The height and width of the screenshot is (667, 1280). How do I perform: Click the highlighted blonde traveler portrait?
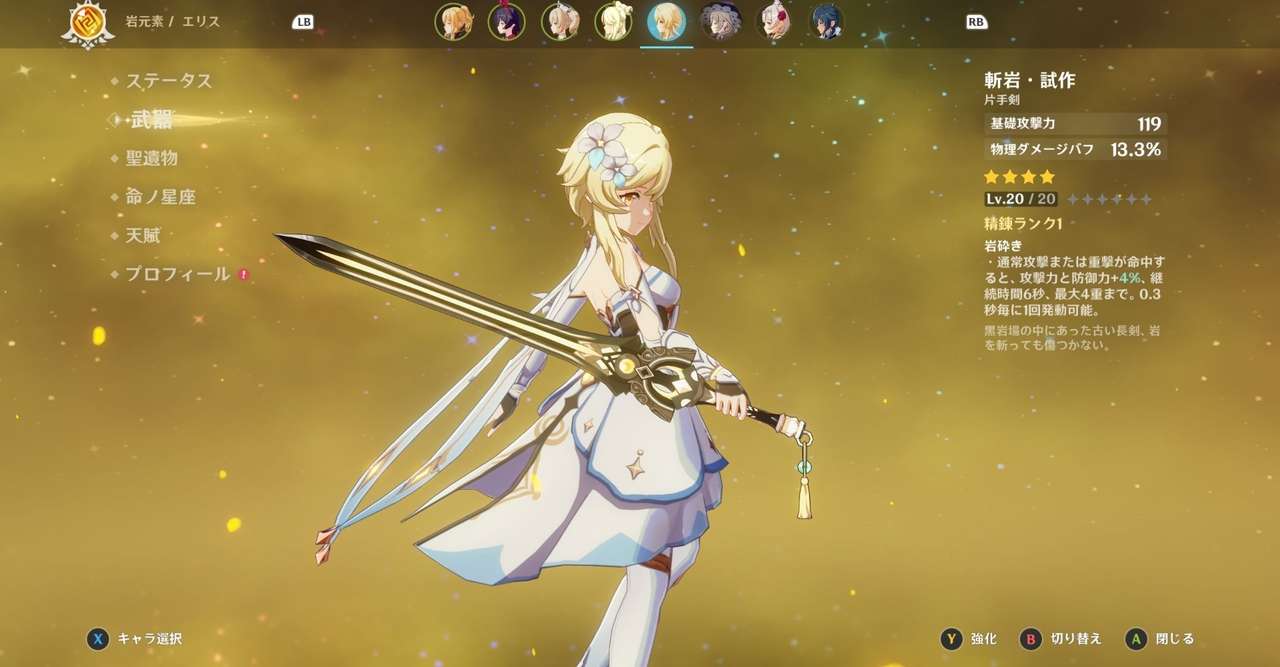(x=666, y=21)
